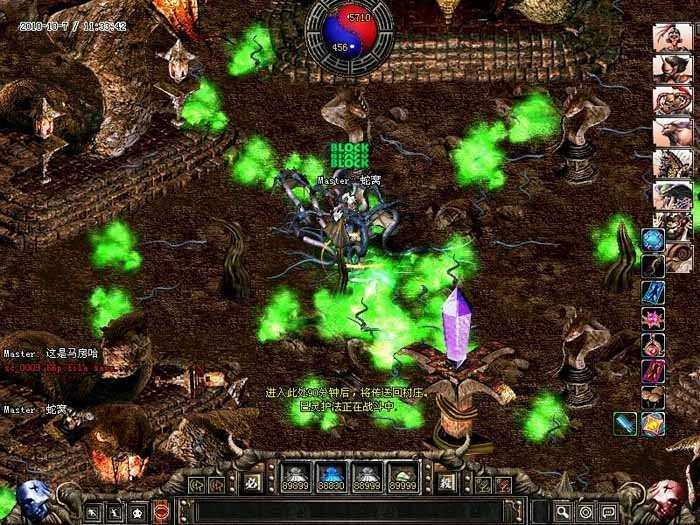
Task: Use the mushroom item icon
Action: click(x=653, y=397)
